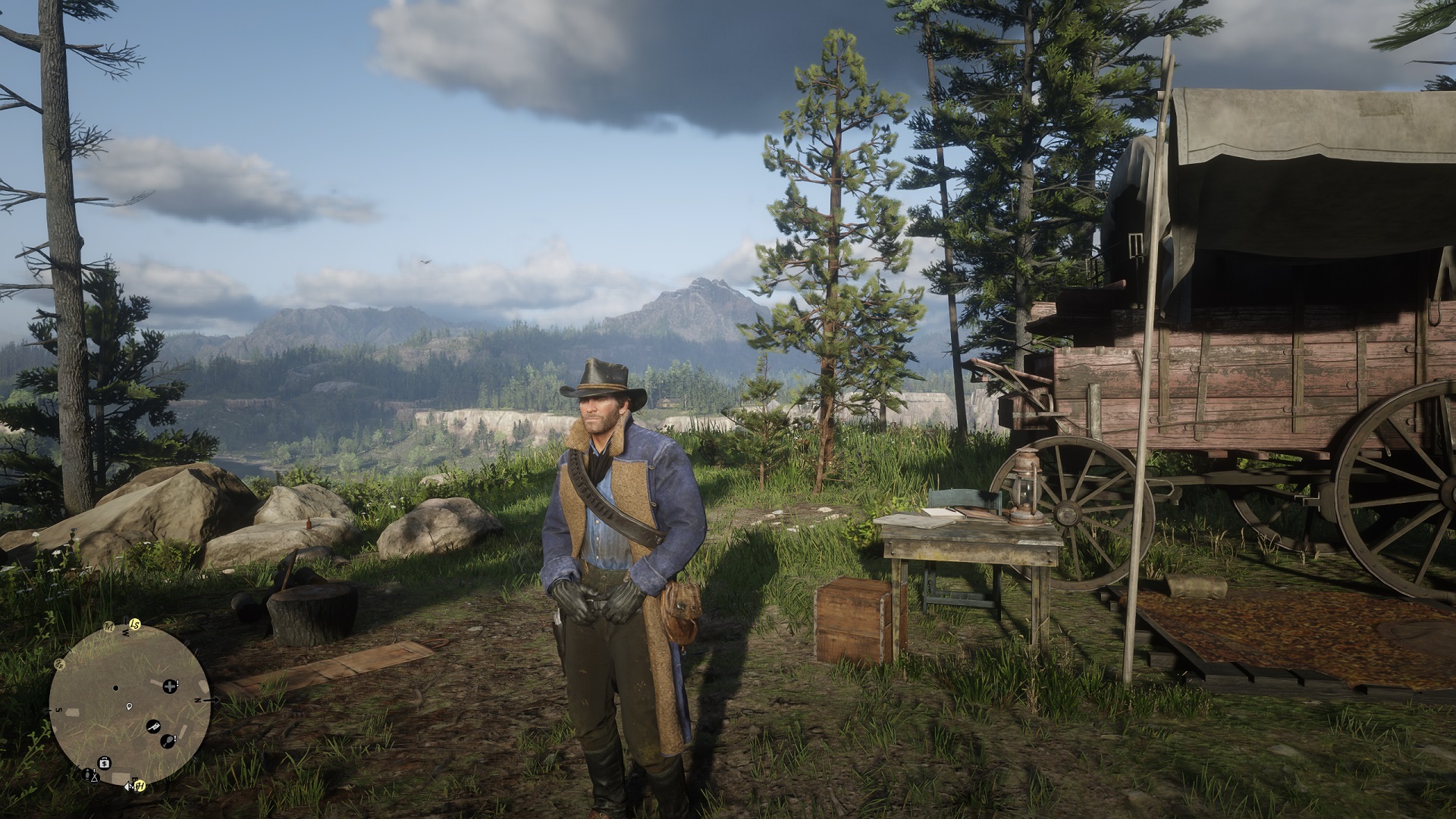Select the yellow H mission marker
The height and width of the screenshot is (819, 1456).
pos(140,786)
